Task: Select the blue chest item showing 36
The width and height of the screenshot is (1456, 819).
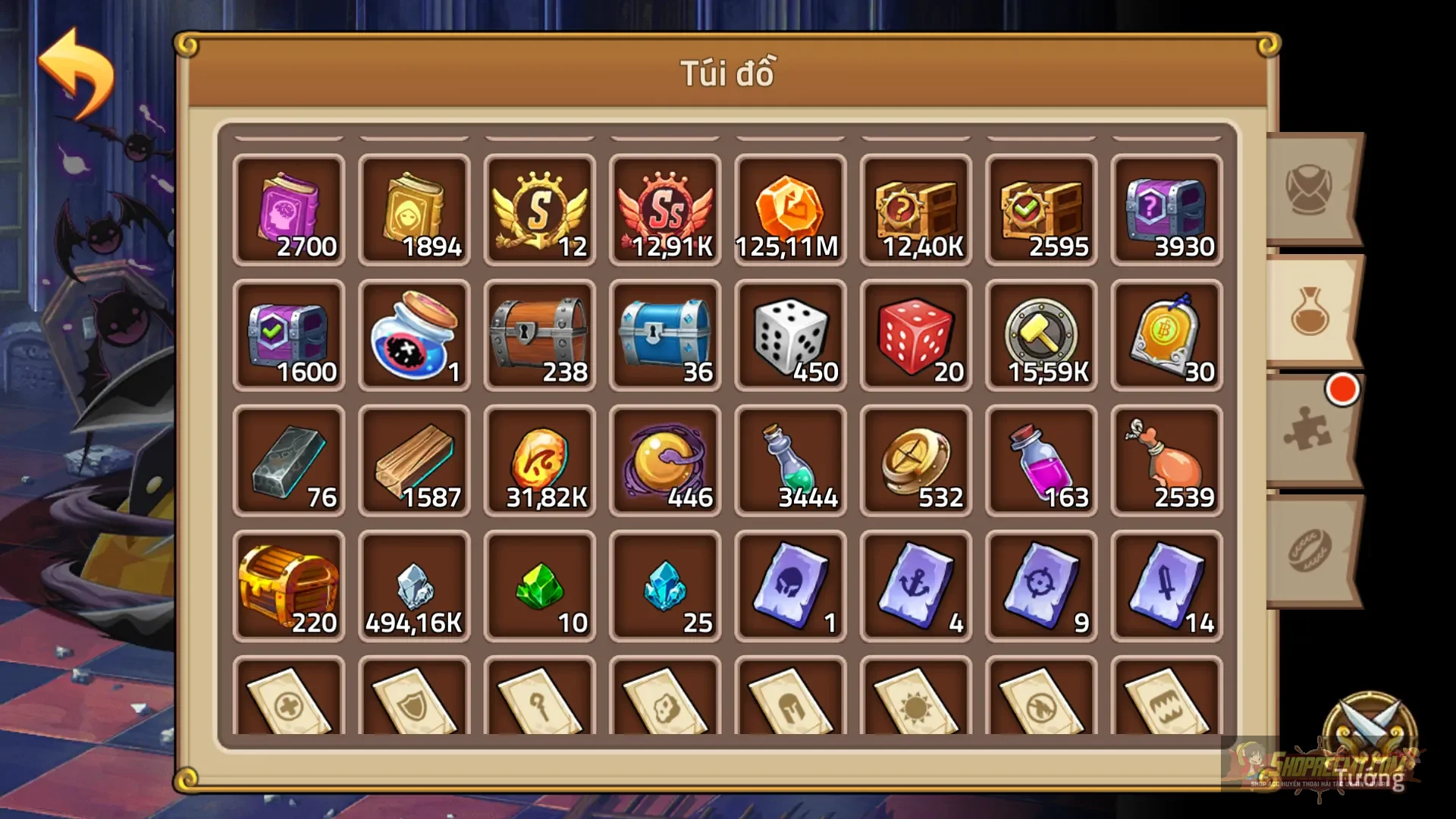Action: point(665,334)
